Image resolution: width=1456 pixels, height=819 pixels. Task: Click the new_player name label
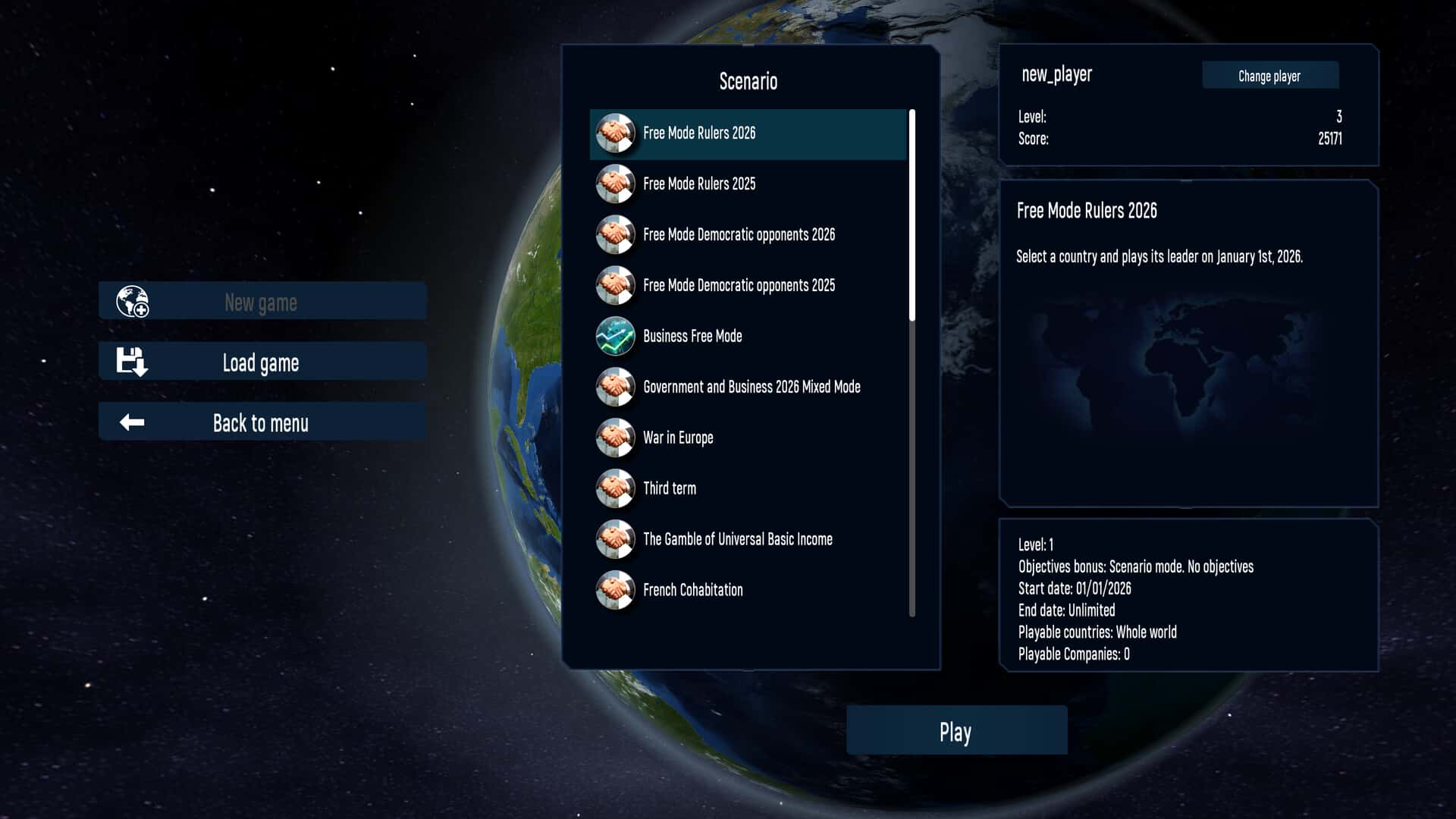point(1057,74)
